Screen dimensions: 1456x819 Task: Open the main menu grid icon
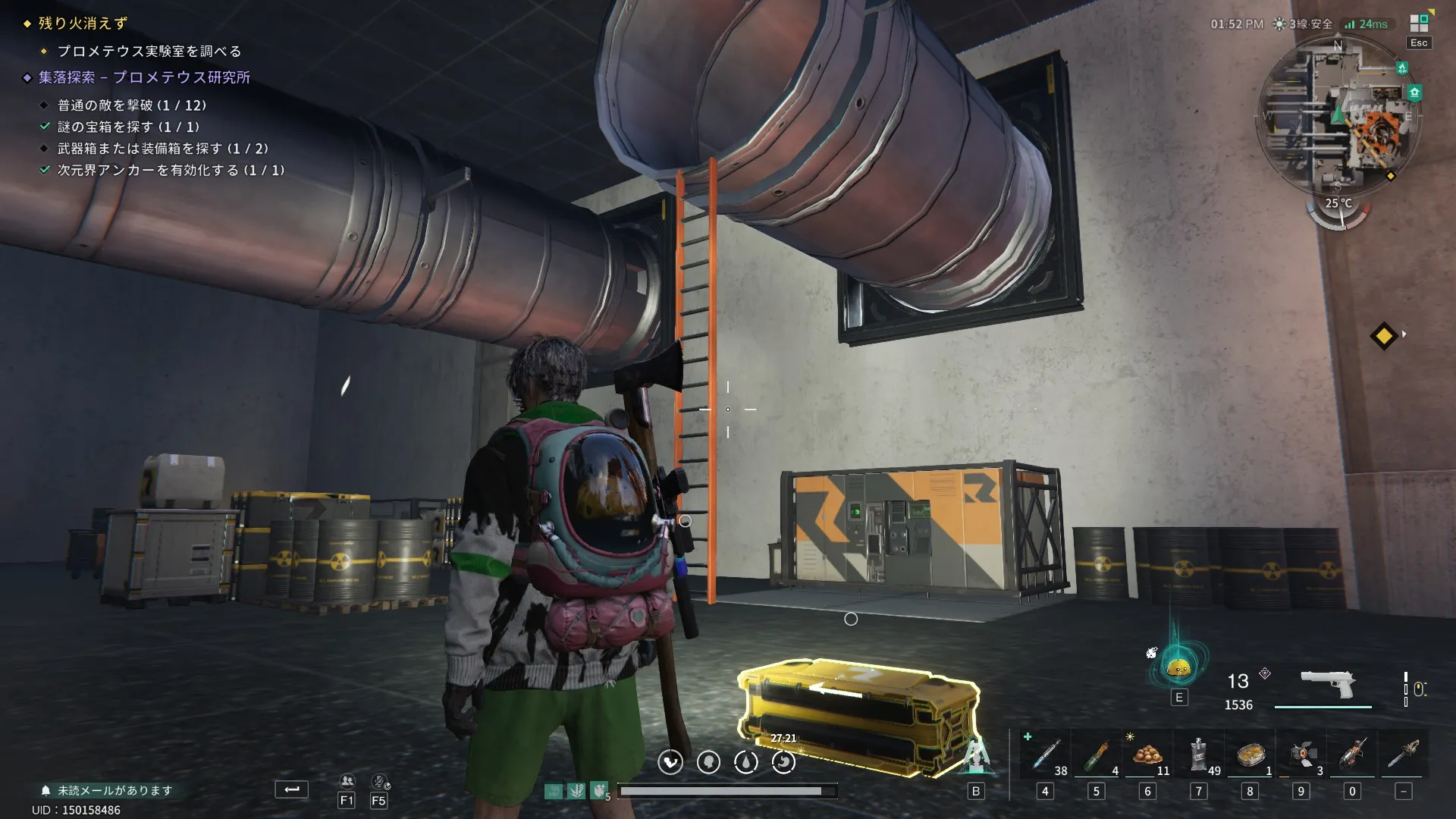pyautogui.click(x=1418, y=24)
